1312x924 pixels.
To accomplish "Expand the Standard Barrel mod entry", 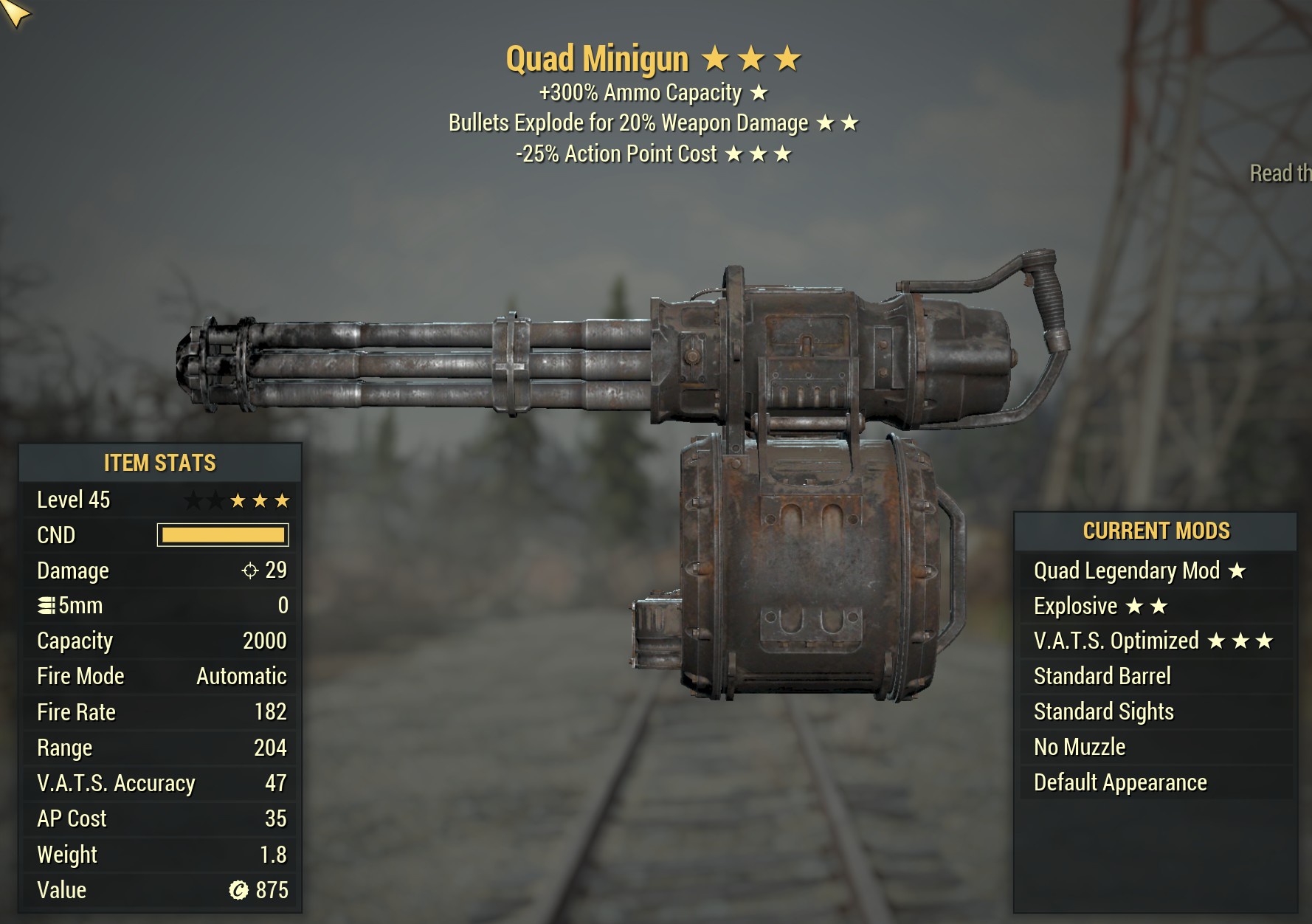I will click(x=1102, y=676).
